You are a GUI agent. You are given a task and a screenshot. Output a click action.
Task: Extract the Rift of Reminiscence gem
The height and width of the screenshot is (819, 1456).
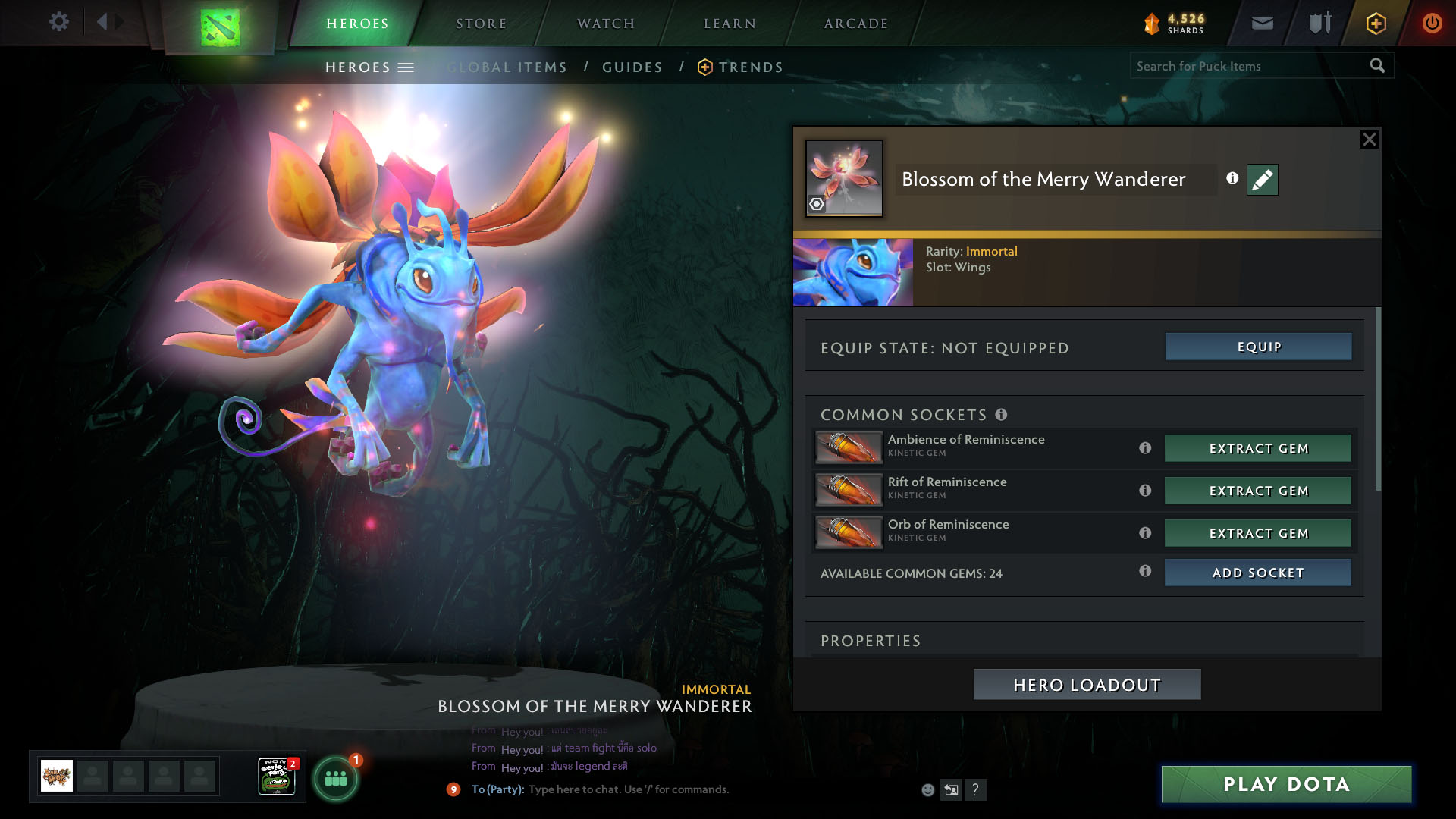(1258, 491)
